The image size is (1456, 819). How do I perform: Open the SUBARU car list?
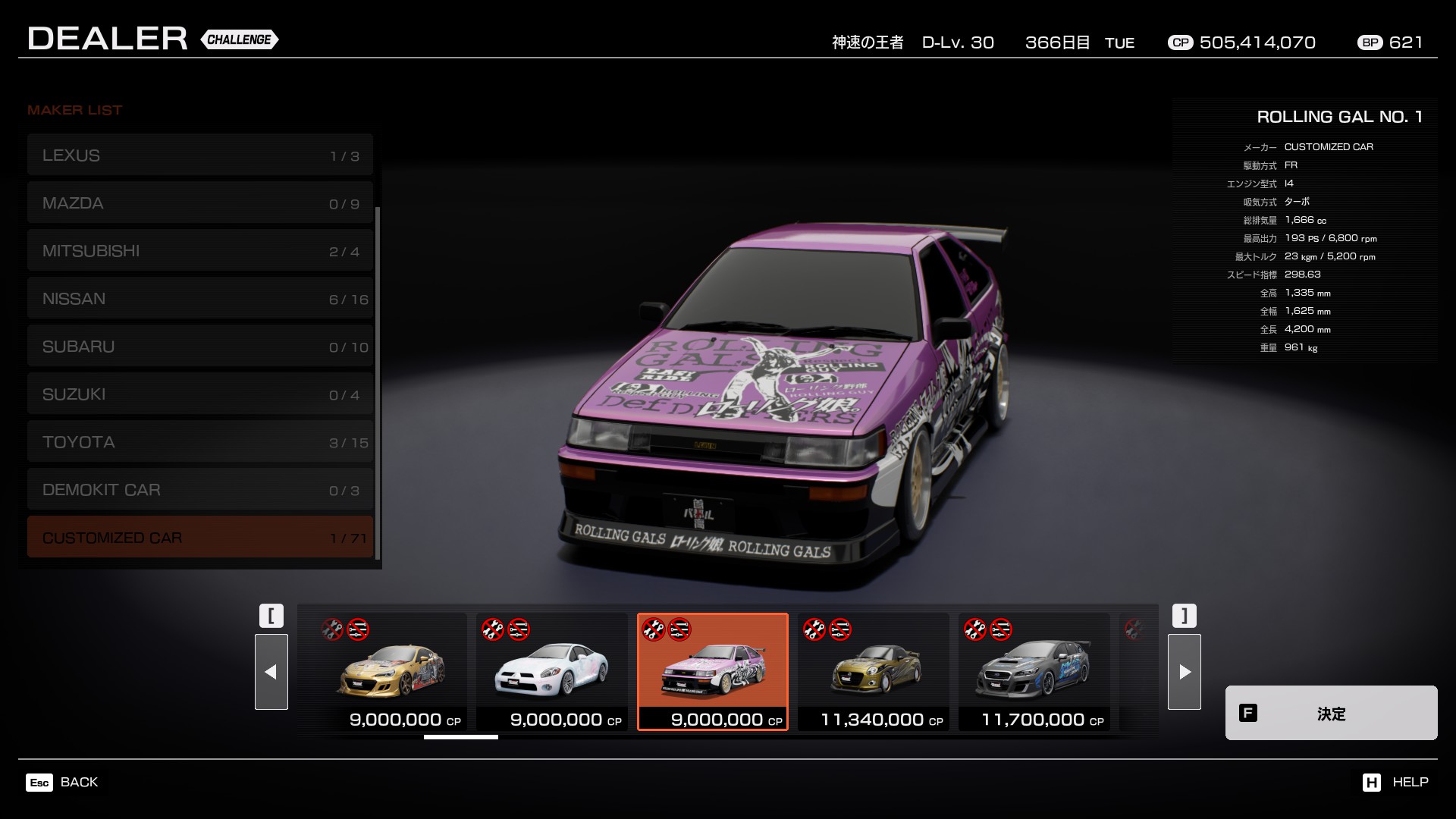[x=200, y=347]
